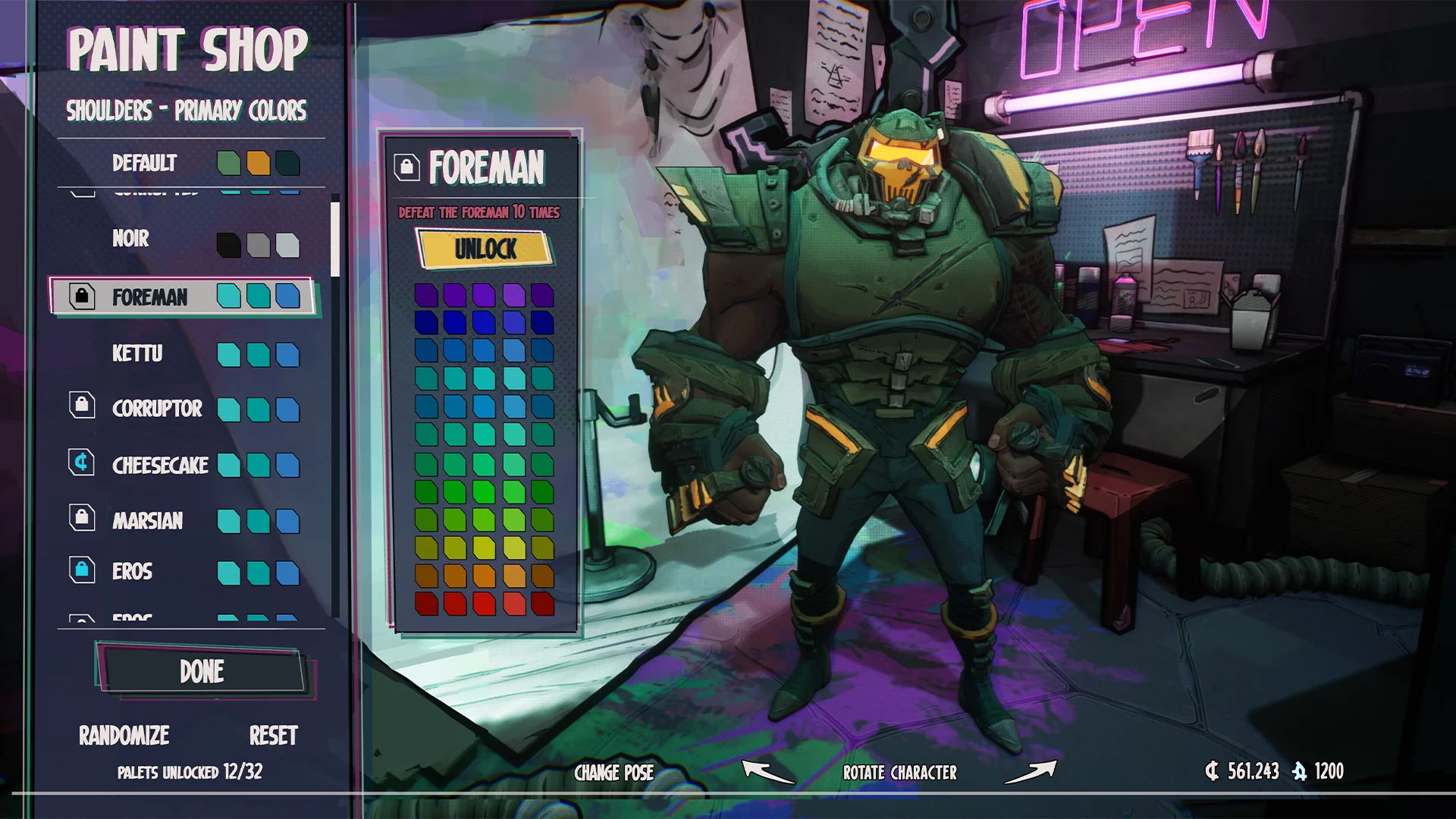
Task: Reset the paint colors
Action: coord(273,736)
